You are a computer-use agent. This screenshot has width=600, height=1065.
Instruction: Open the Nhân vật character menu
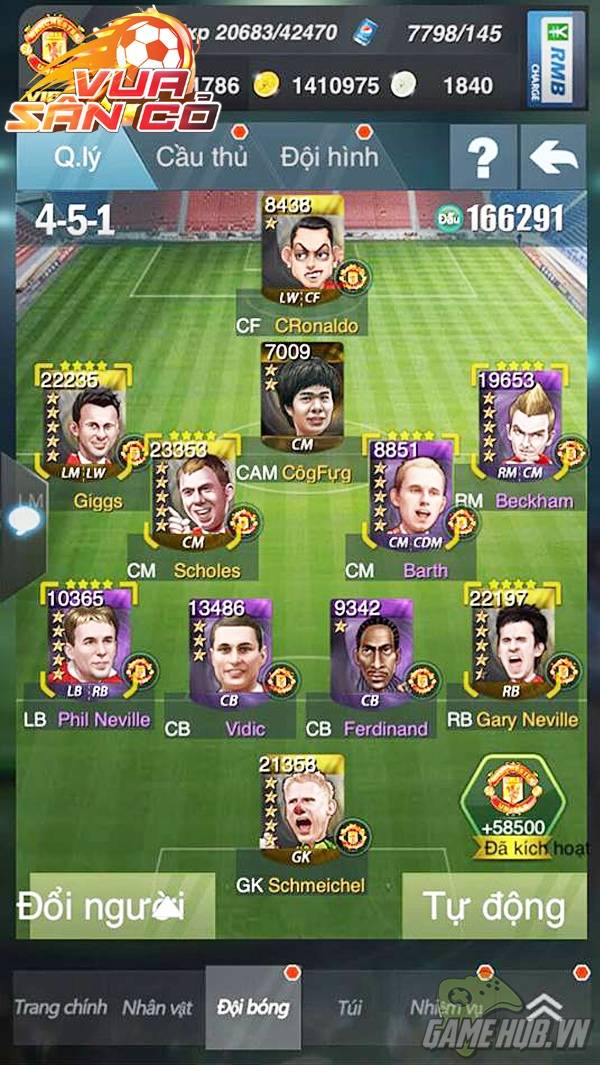pyautogui.click(x=157, y=1007)
